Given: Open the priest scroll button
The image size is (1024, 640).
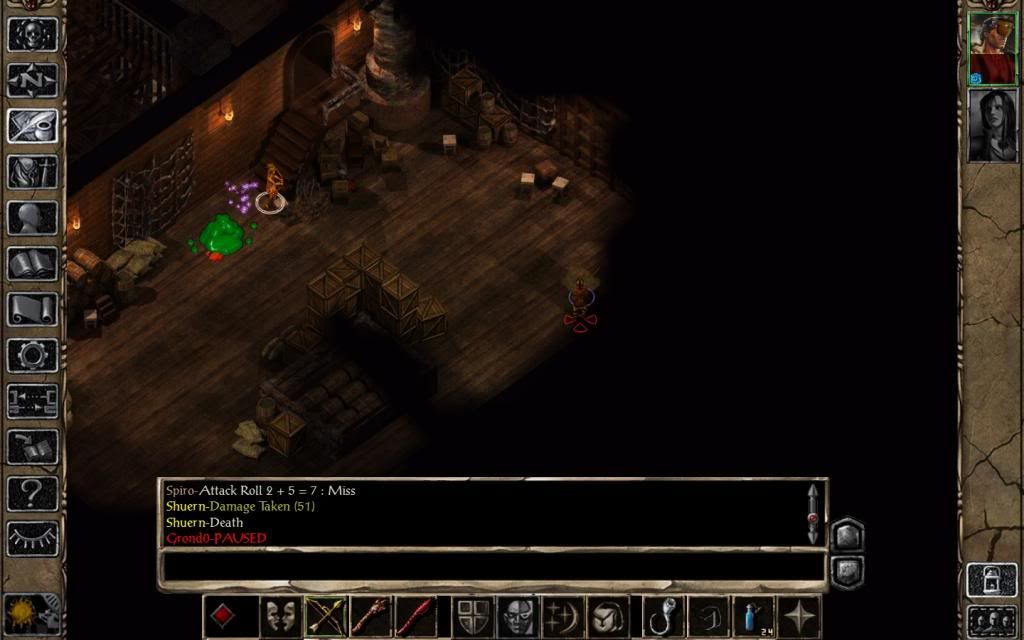Looking at the screenshot, I should click(x=32, y=310).
